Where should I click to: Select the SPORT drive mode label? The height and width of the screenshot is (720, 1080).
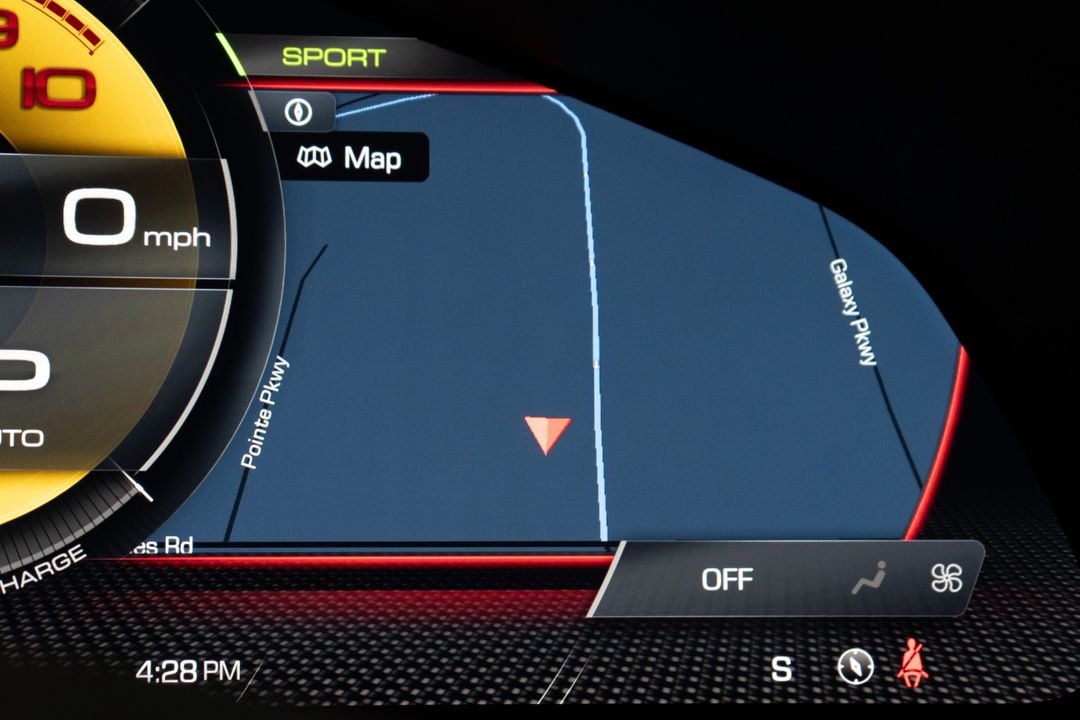(x=334, y=58)
